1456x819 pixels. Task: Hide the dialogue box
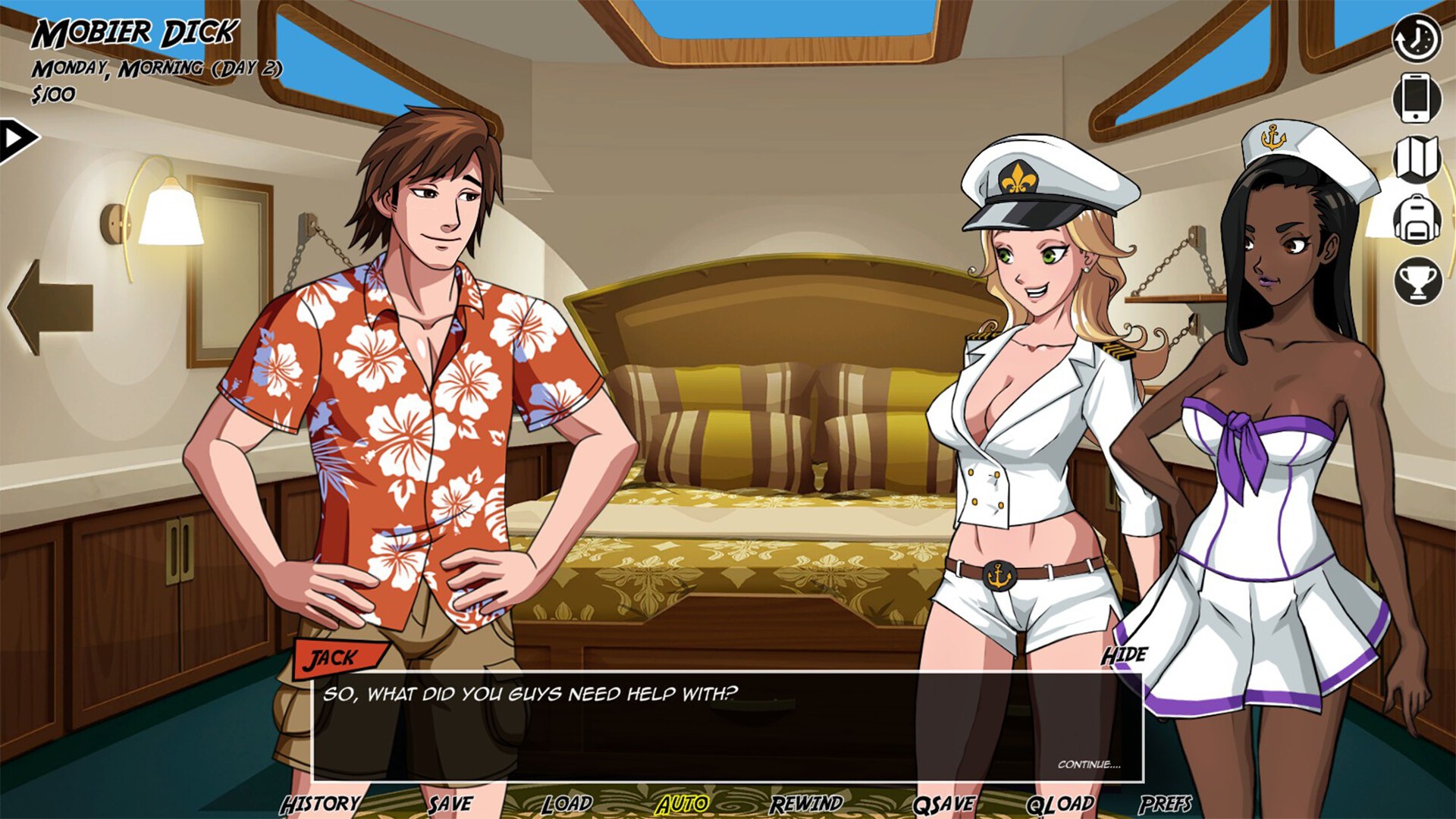click(1124, 655)
